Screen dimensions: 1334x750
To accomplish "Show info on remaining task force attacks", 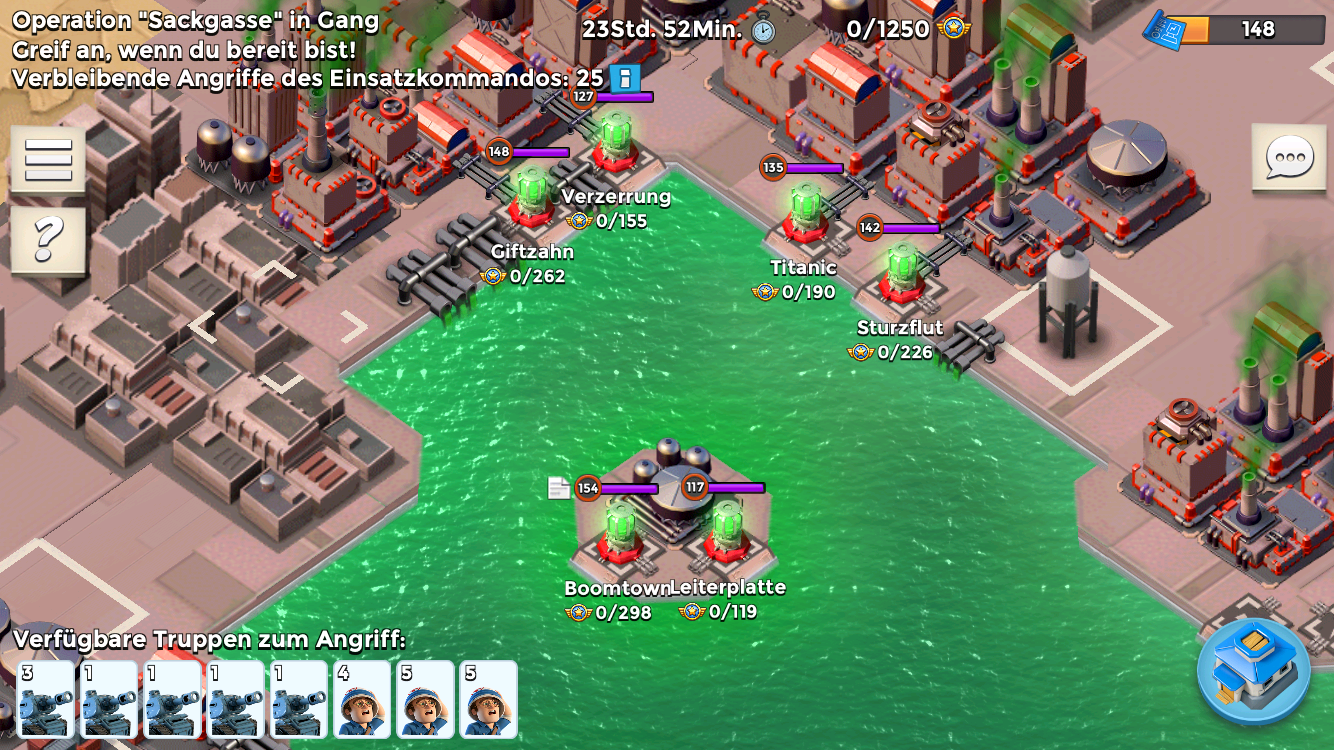I will pyautogui.click(x=625, y=78).
